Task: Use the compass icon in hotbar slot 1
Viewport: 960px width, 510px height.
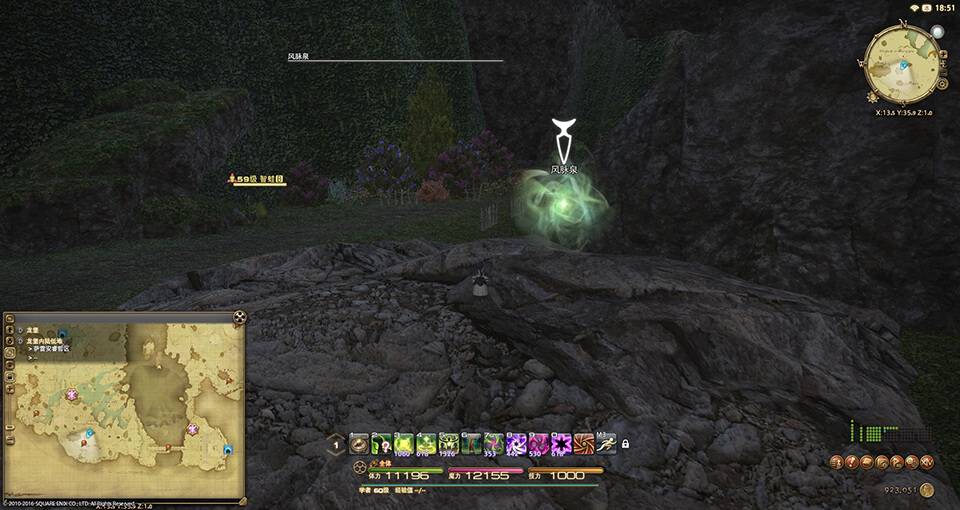Action: [360, 443]
